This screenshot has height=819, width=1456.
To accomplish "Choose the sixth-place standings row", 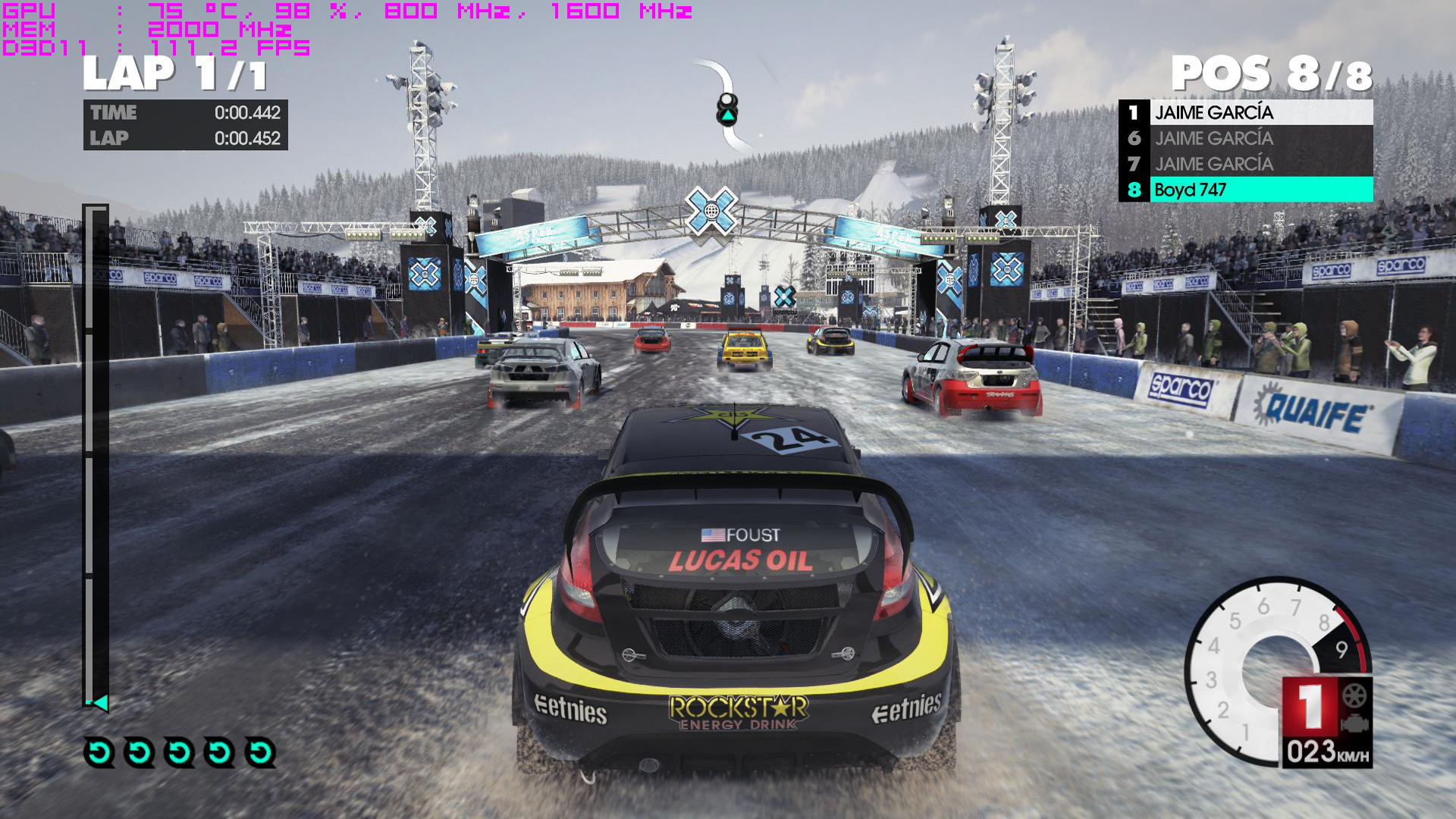I will click(1245, 138).
